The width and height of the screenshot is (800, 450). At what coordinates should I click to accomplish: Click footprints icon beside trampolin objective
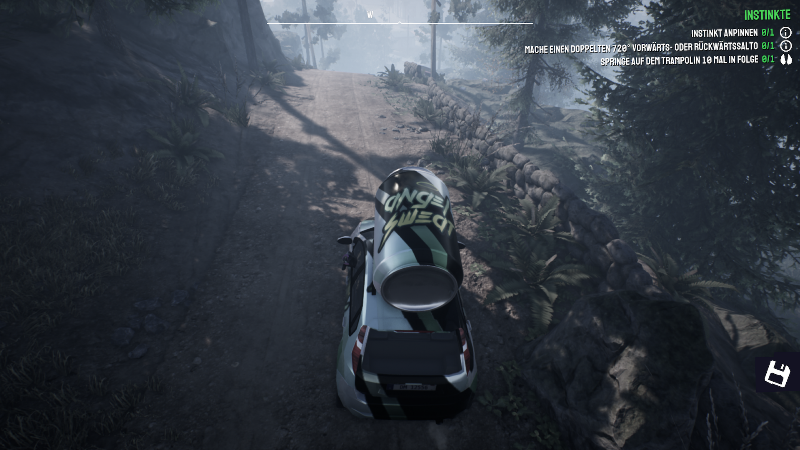(x=786, y=60)
